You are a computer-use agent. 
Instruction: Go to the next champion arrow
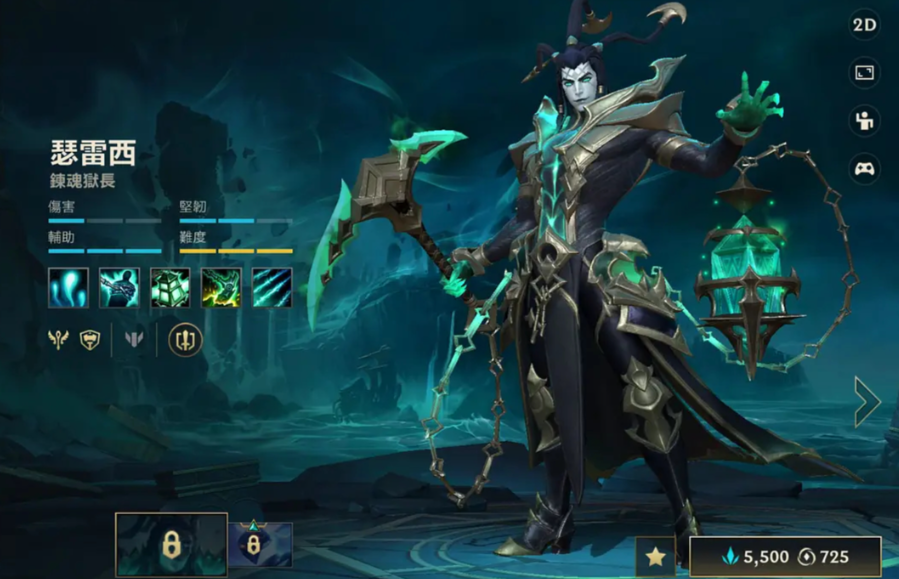866,402
